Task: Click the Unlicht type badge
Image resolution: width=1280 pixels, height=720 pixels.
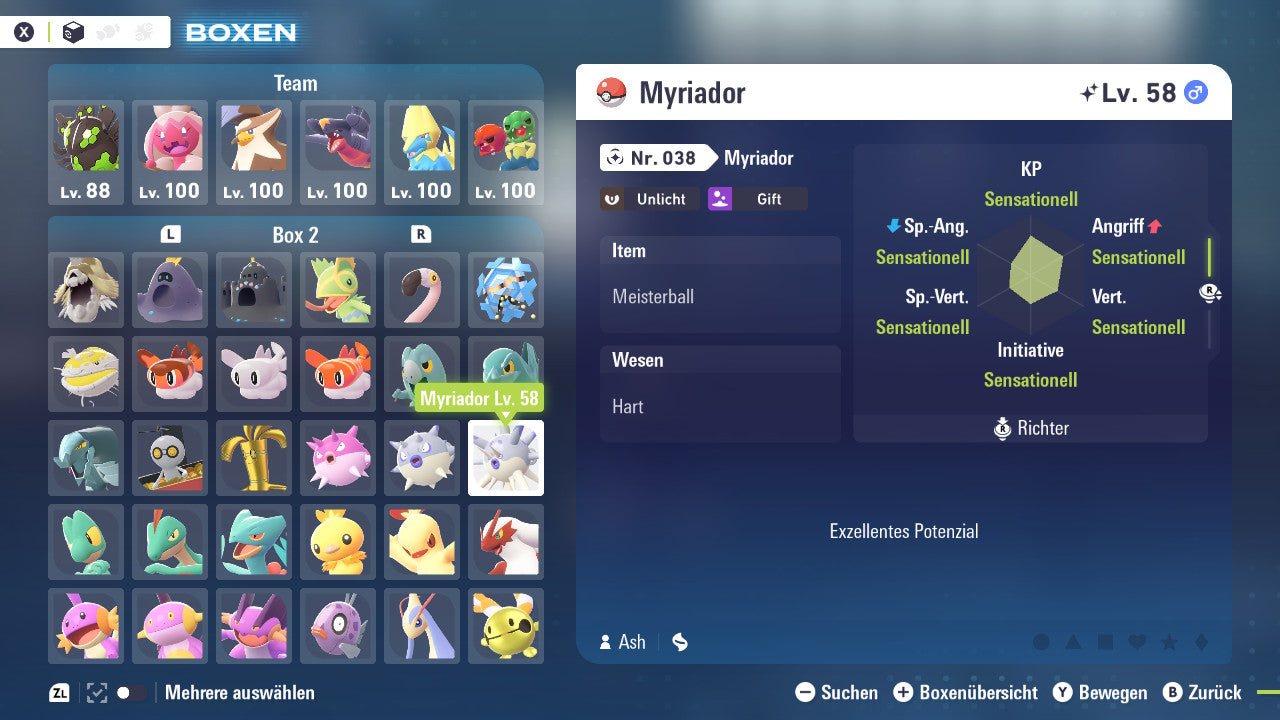Action: pyautogui.click(x=649, y=199)
